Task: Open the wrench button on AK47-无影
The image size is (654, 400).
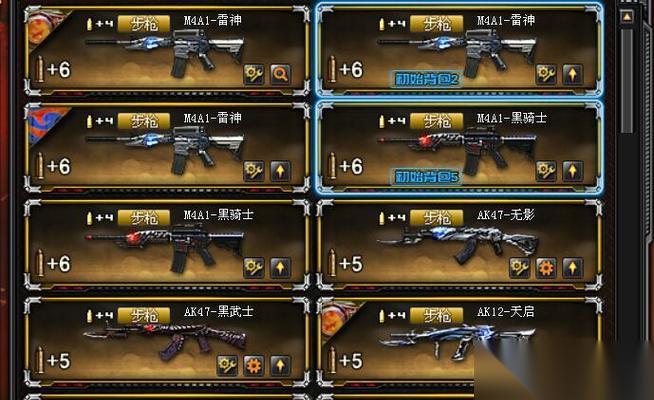Action: pyautogui.click(x=519, y=267)
